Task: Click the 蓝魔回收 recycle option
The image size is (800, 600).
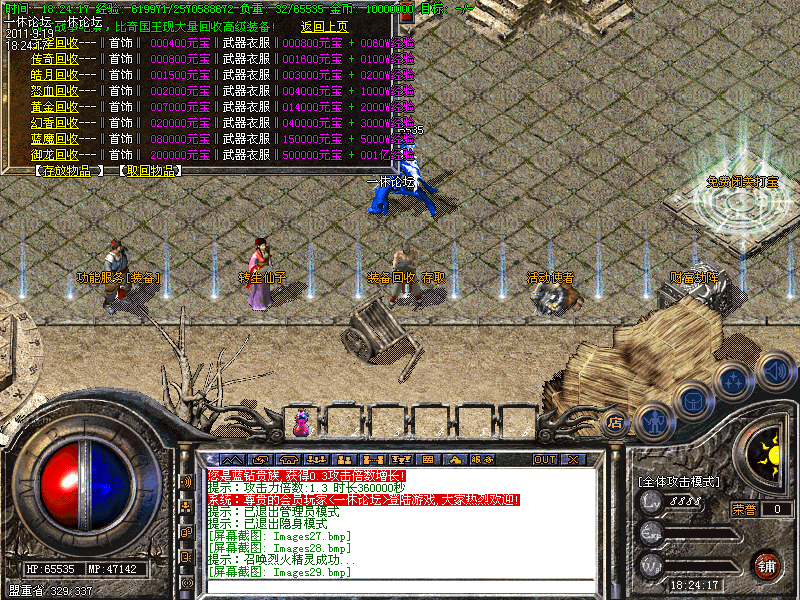Action: [x=55, y=139]
